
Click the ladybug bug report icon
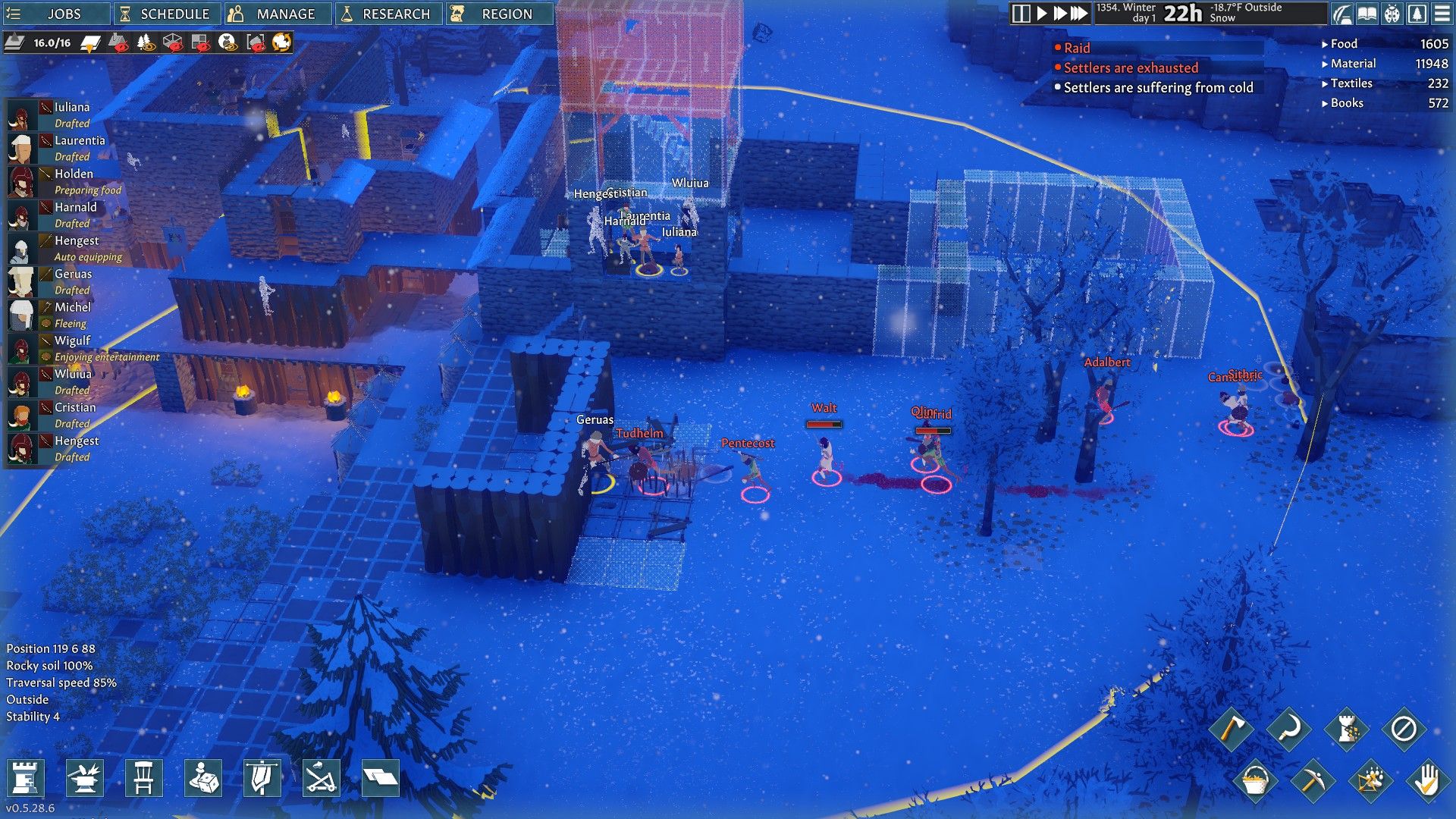tap(1392, 13)
